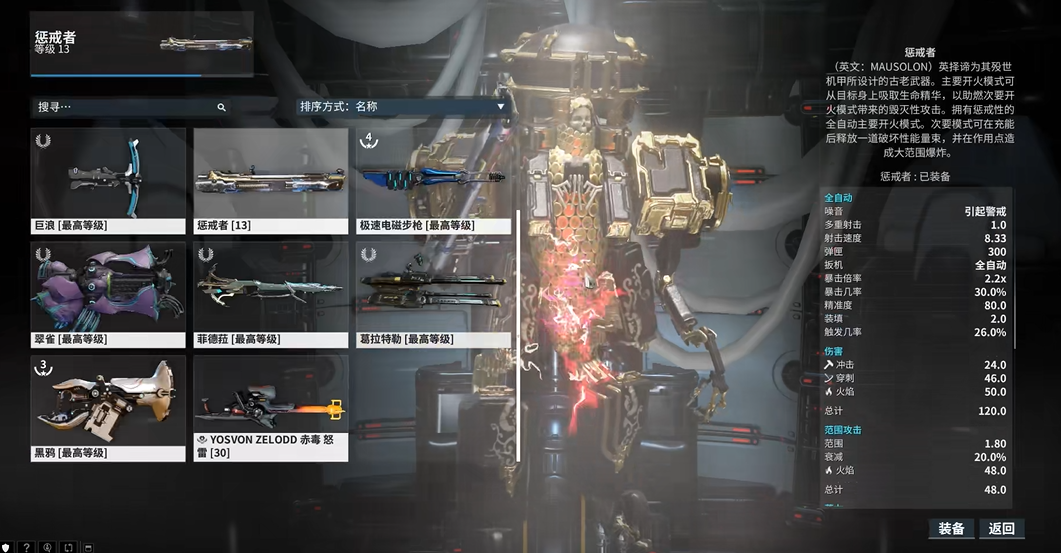This screenshot has width=1061, height=553.
Task: Select the 葛拉特勒 weapon tile
Action: point(433,293)
